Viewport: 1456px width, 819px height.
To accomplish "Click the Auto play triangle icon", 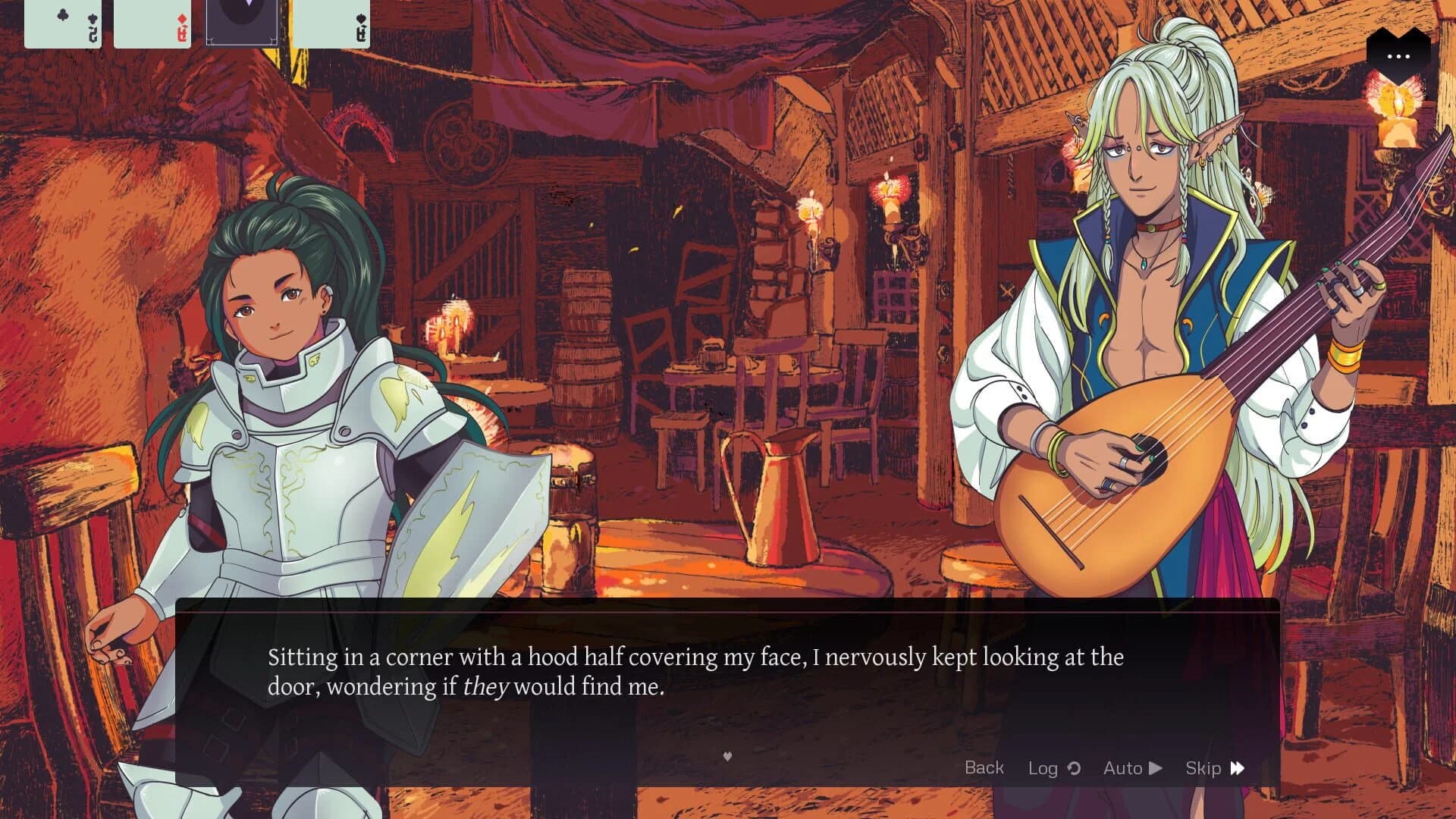I will pyautogui.click(x=1156, y=767).
